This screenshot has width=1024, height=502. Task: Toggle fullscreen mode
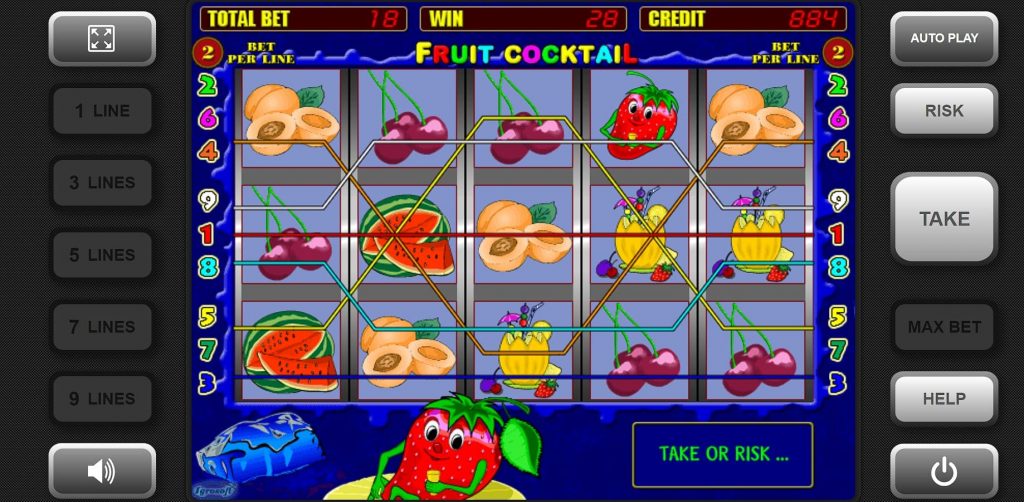[x=102, y=39]
